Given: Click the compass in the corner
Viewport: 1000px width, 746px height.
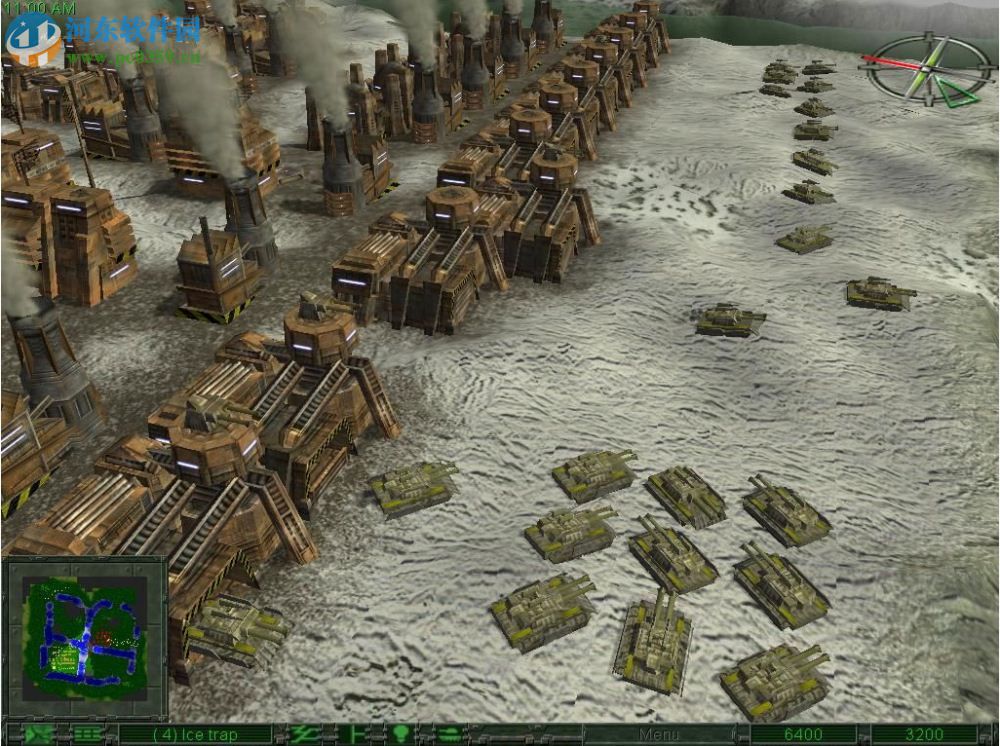Looking at the screenshot, I should [925, 69].
